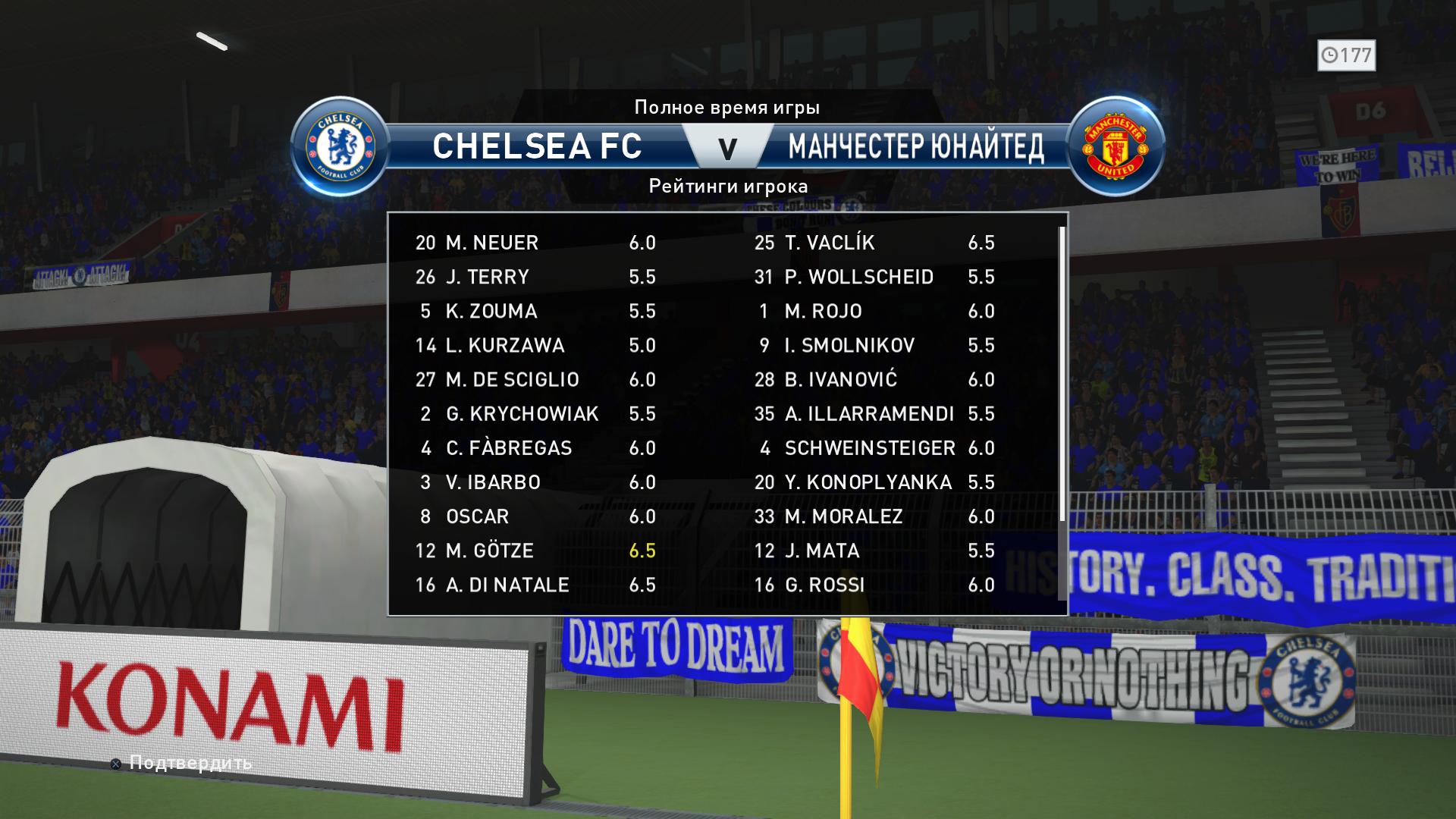Select T. Vaclík's rating row

pos(874,243)
